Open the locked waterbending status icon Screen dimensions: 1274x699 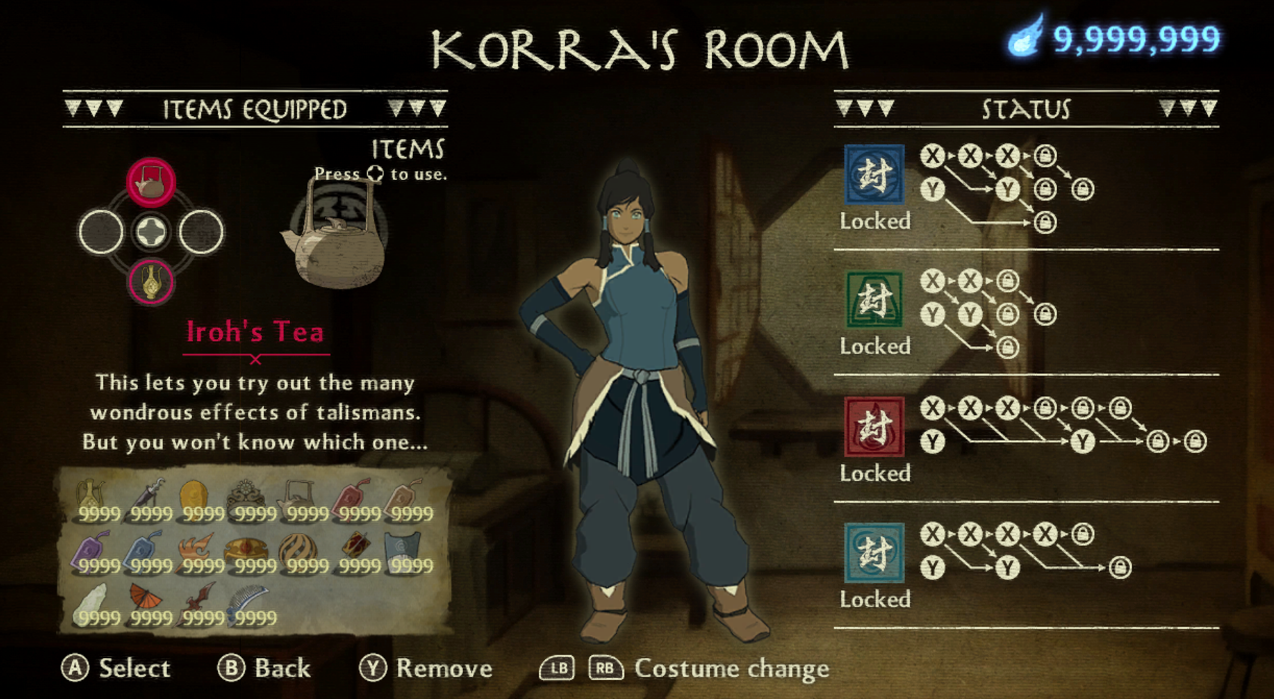click(x=874, y=175)
